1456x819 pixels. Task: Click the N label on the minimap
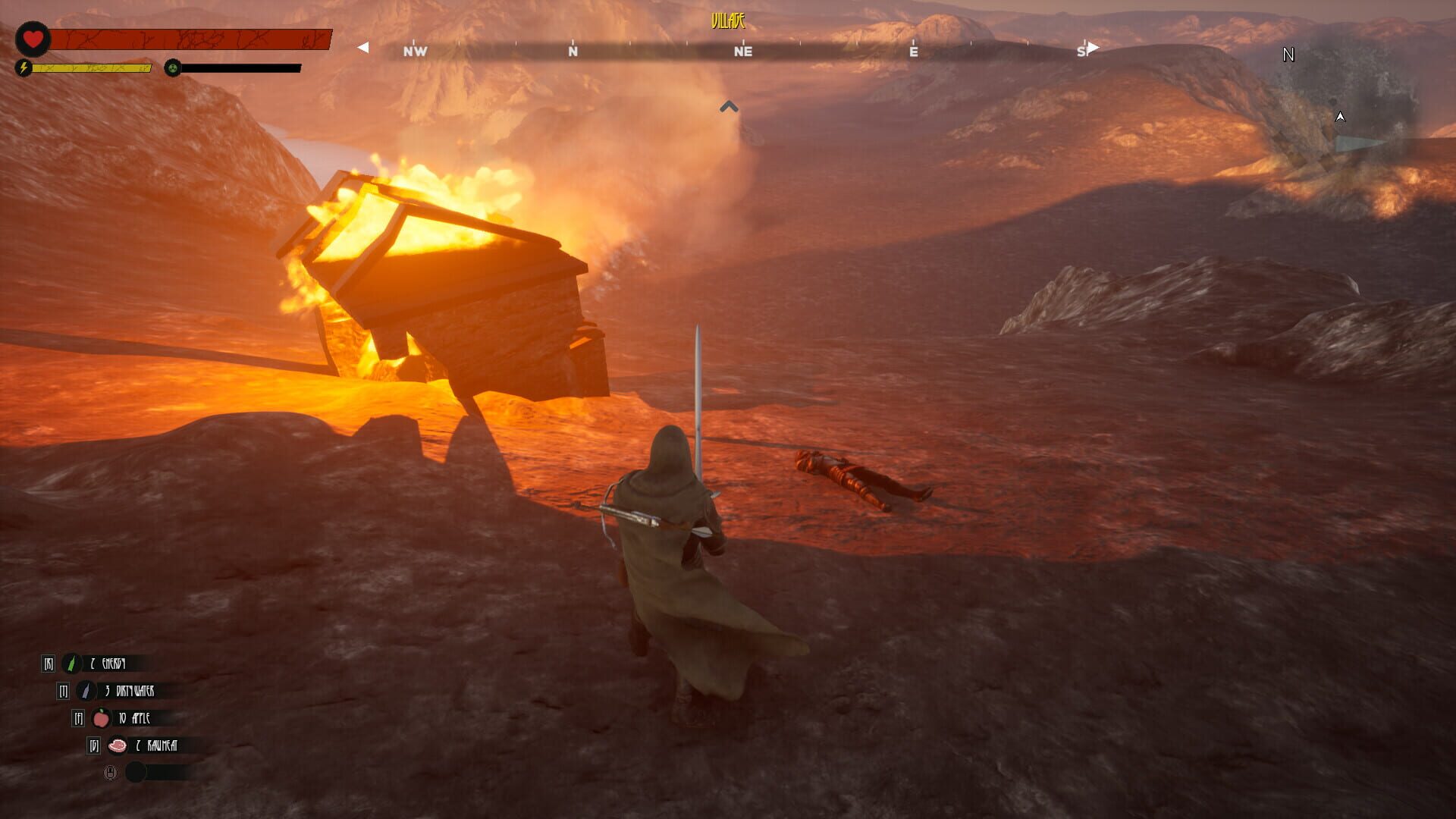(1288, 54)
